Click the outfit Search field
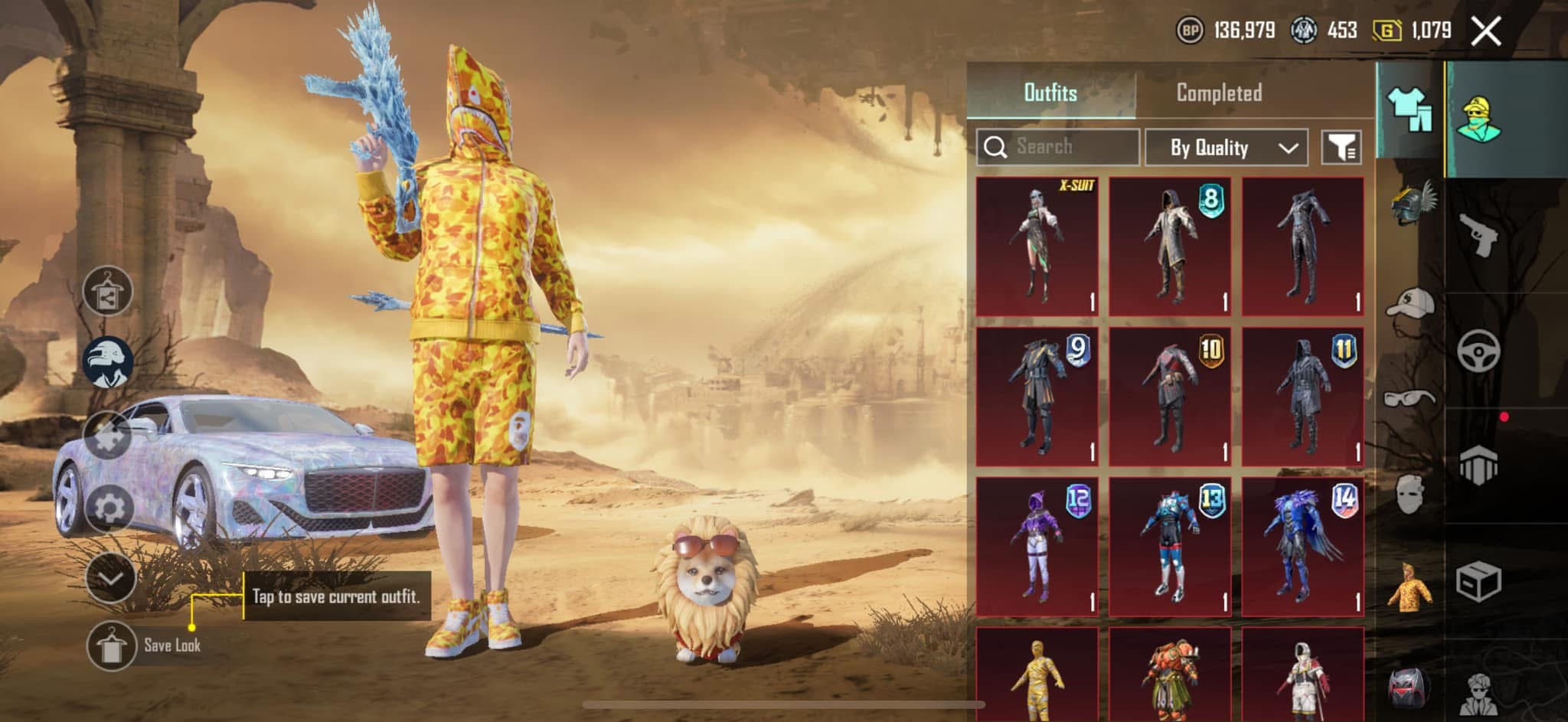This screenshot has width=1568, height=722. pos(1059,146)
